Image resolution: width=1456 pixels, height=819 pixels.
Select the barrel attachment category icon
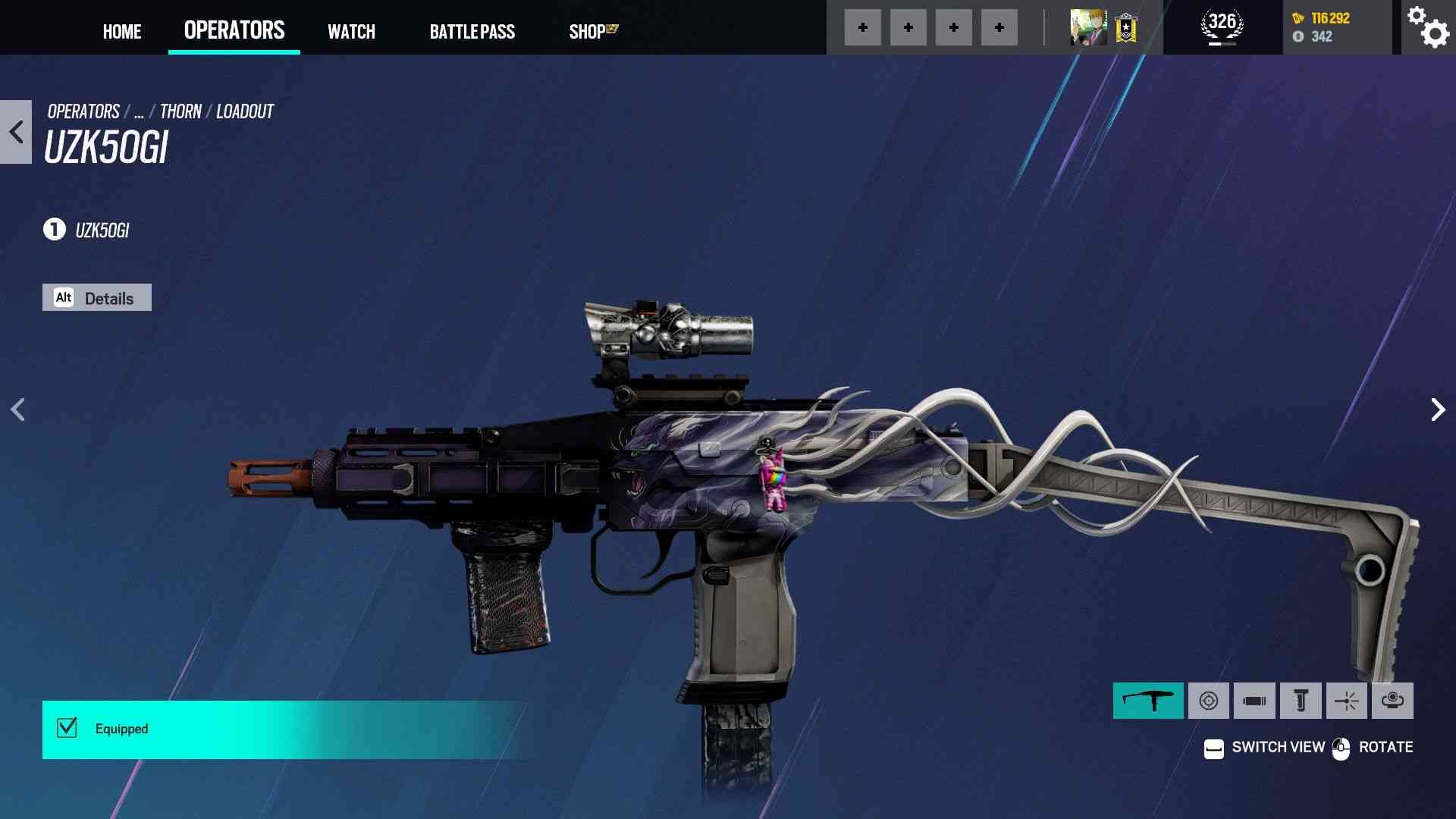pyautogui.click(x=1254, y=701)
